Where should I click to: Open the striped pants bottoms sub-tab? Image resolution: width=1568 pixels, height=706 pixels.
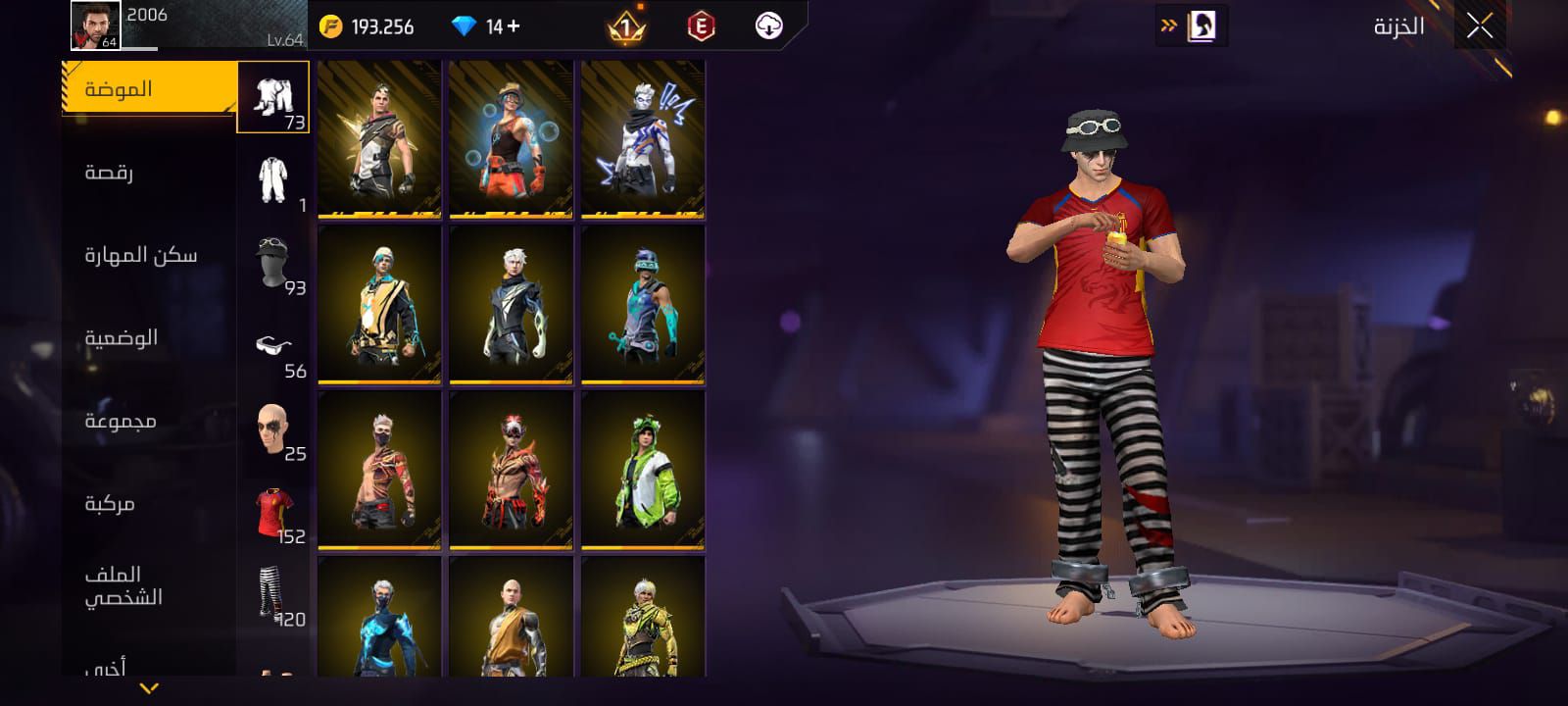pos(273,594)
